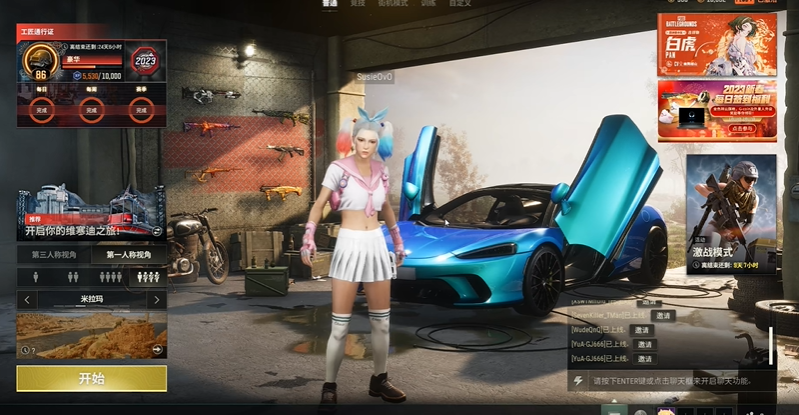
Task: Open the 训练 training tab
Action: tap(428, 4)
